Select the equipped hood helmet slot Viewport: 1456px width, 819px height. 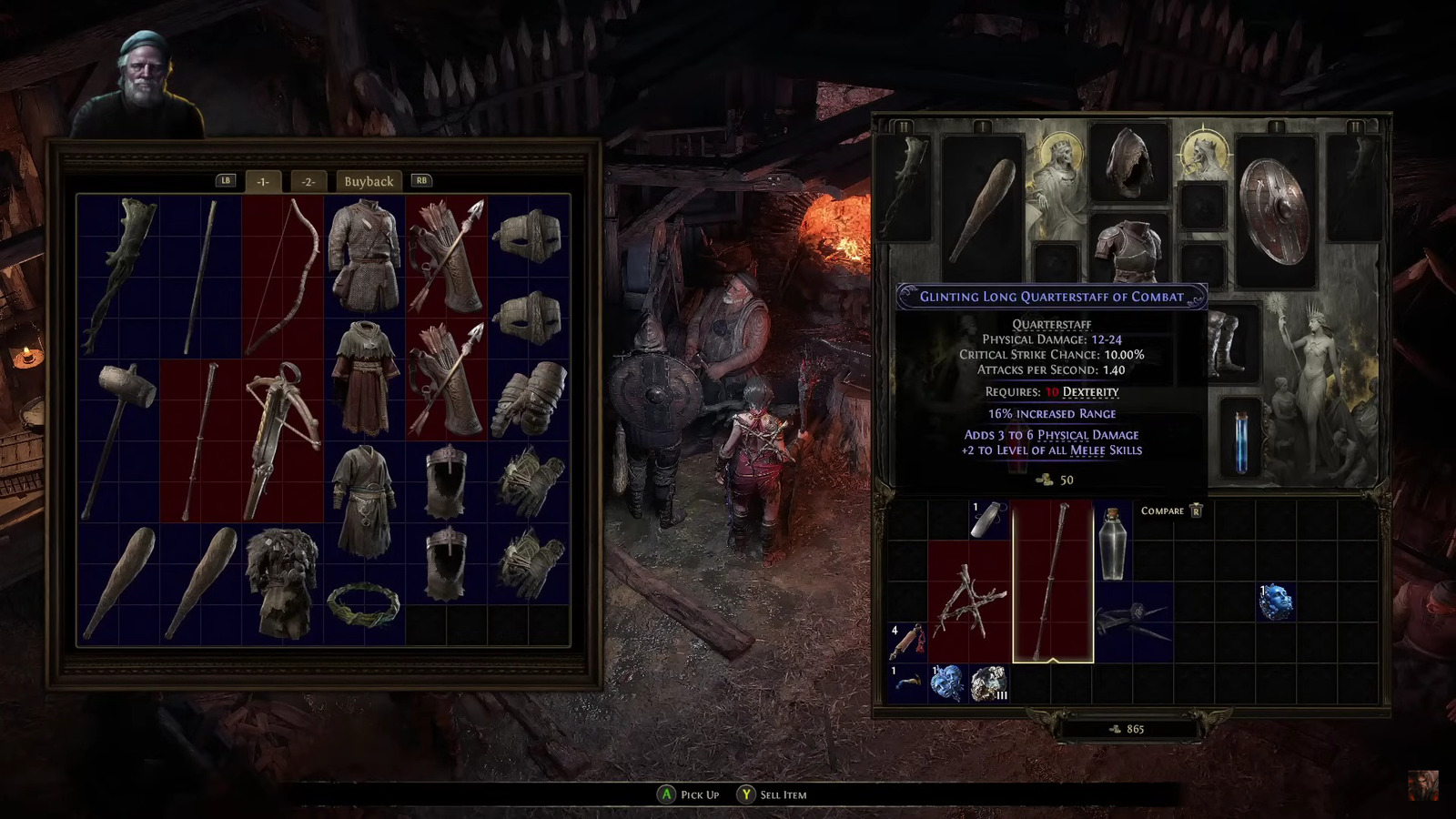click(x=1128, y=164)
